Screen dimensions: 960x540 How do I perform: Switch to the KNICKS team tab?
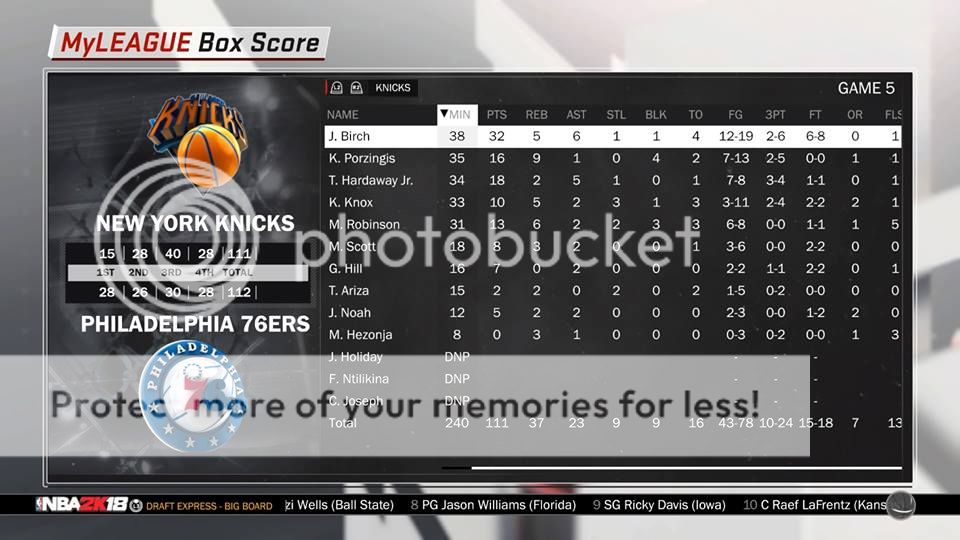point(392,88)
